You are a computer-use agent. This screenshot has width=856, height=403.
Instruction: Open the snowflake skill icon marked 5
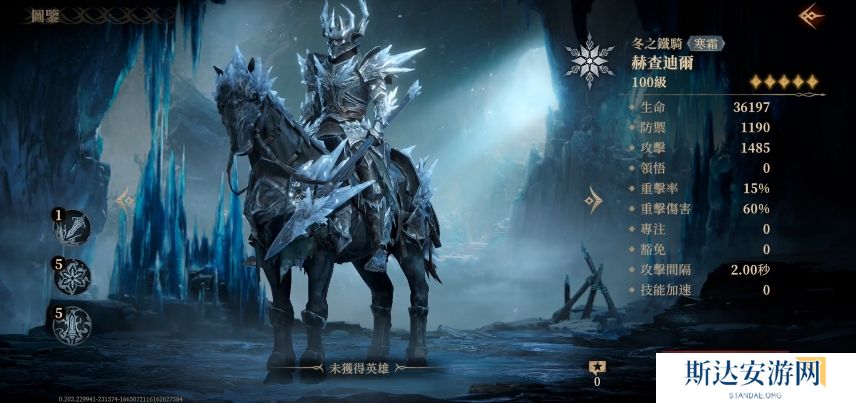[x=73, y=276]
